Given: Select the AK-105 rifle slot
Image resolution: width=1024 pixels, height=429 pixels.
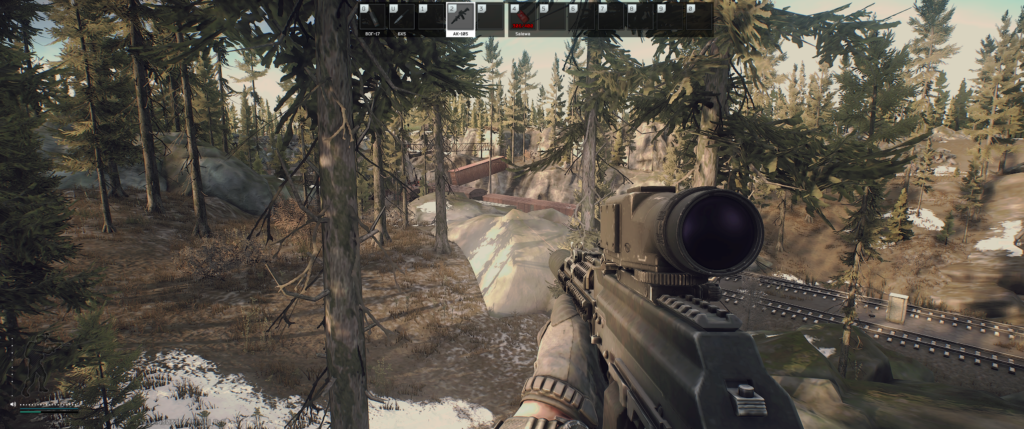Looking at the screenshot, I should tap(459, 18).
